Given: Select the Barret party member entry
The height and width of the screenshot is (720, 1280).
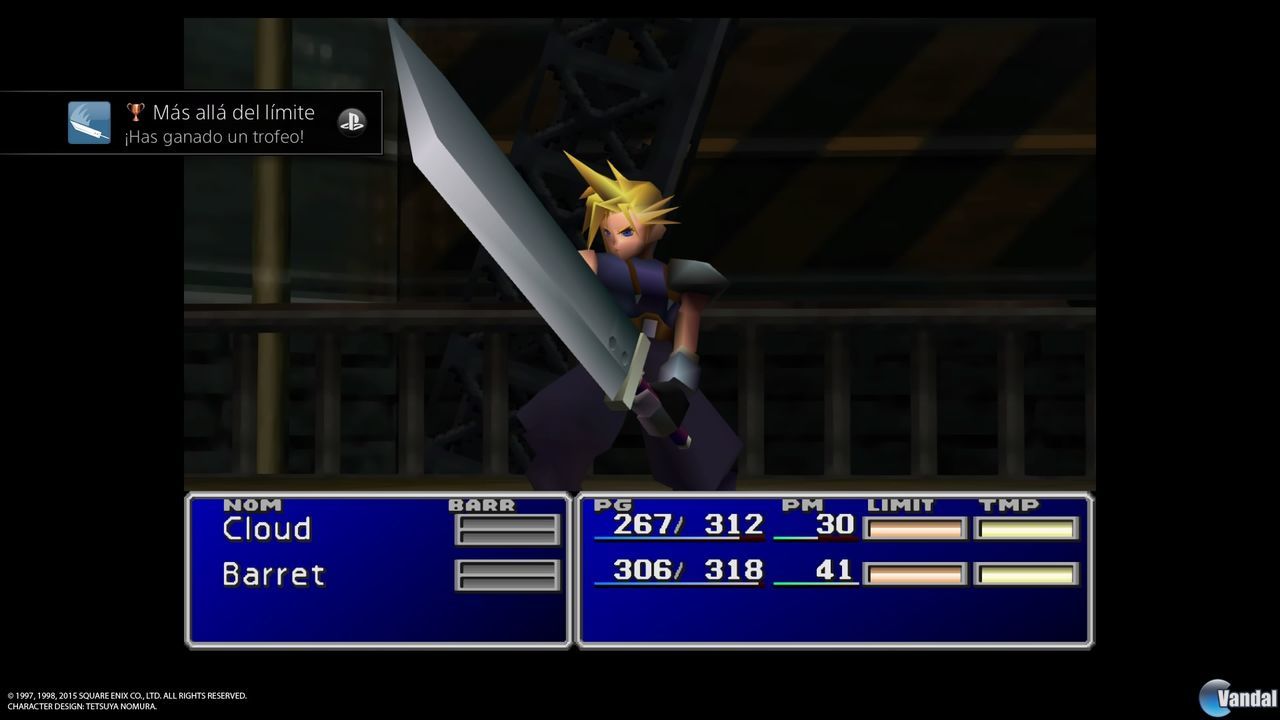Looking at the screenshot, I should [272, 575].
